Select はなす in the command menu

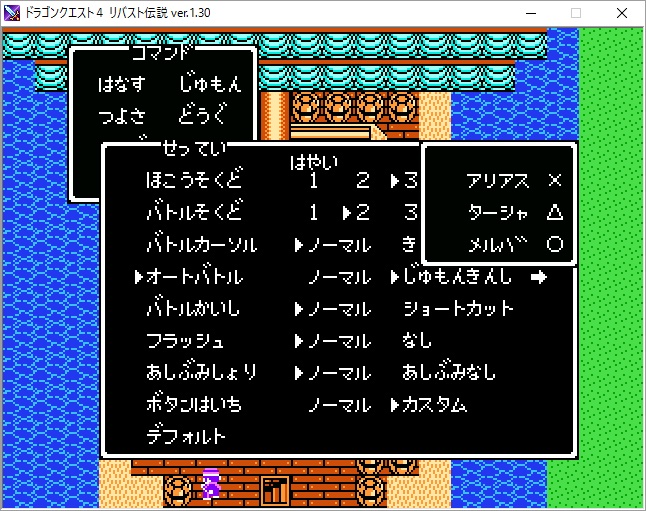[x=121, y=84]
